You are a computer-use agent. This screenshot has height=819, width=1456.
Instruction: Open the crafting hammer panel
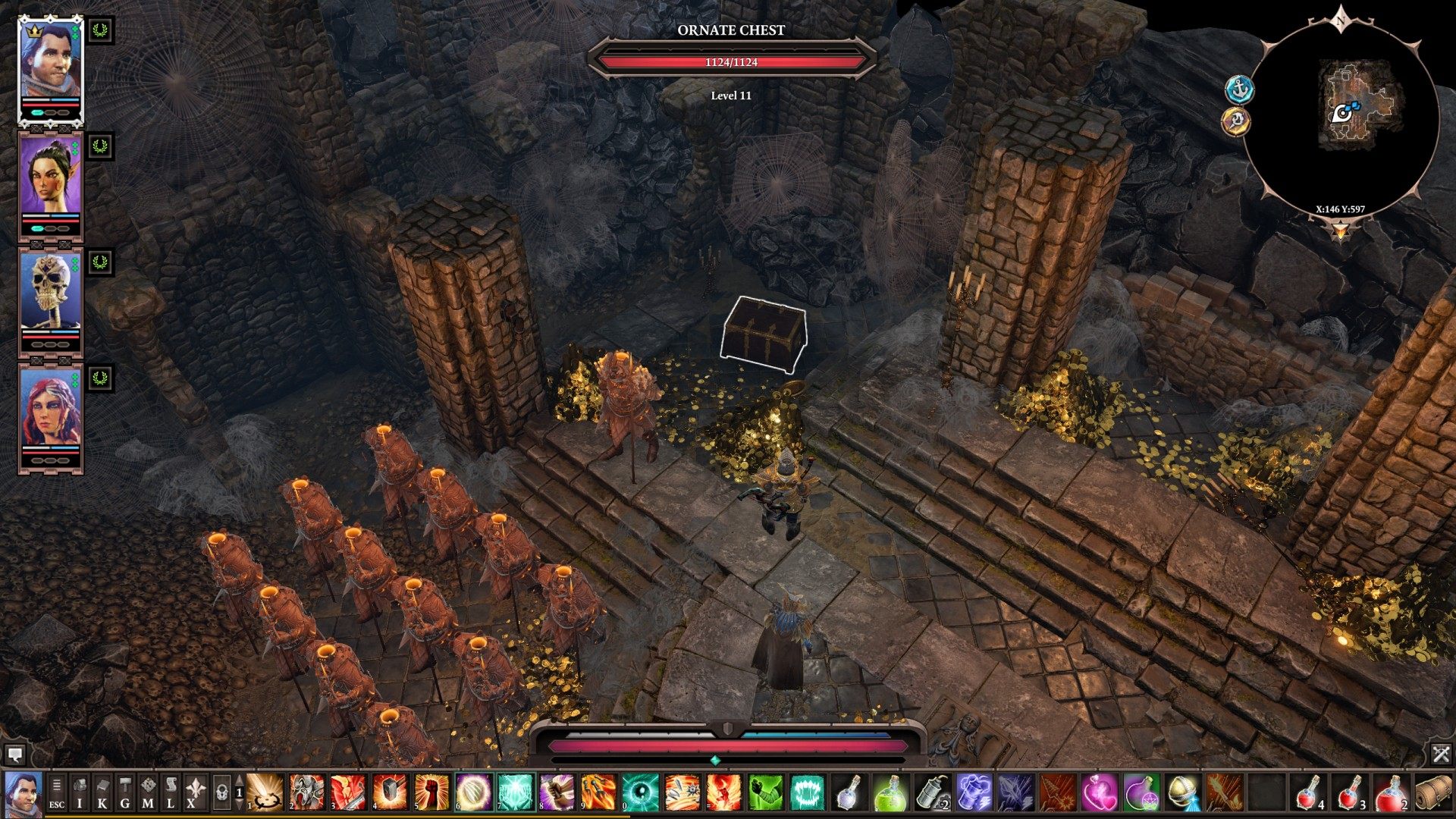click(125, 792)
